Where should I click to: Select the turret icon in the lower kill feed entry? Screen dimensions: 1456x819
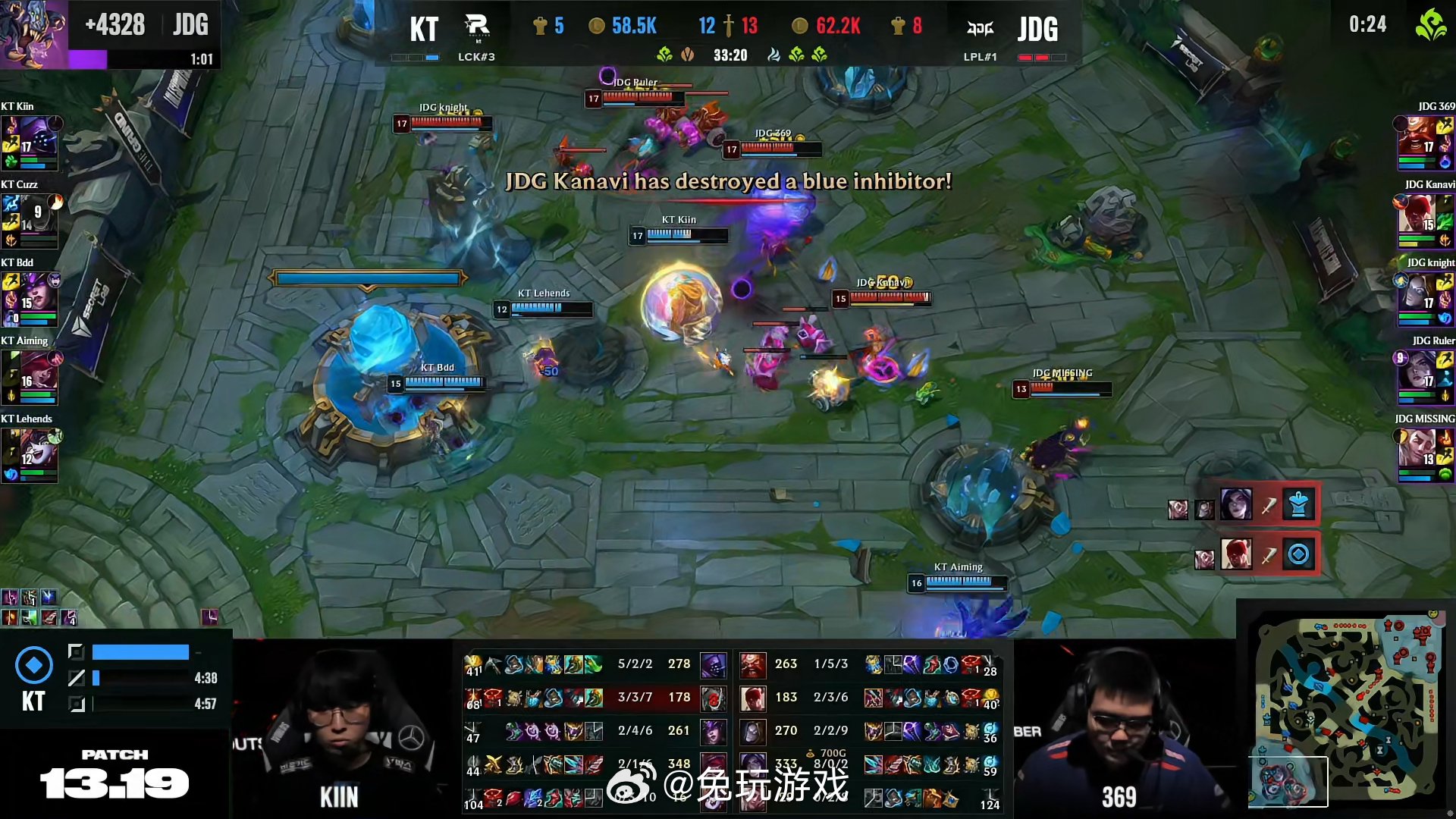(x=1298, y=554)
